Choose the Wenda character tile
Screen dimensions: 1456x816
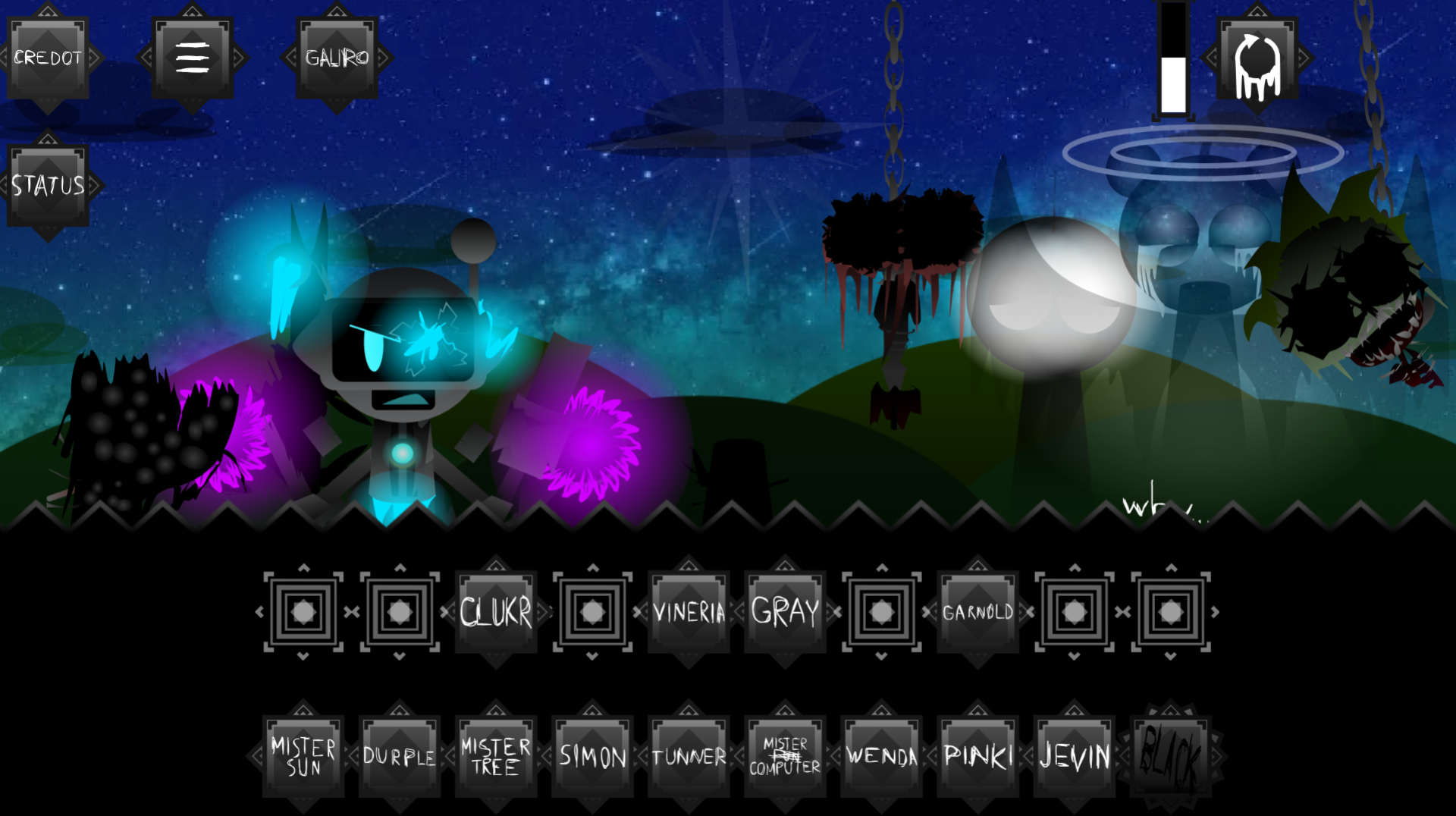881,756
